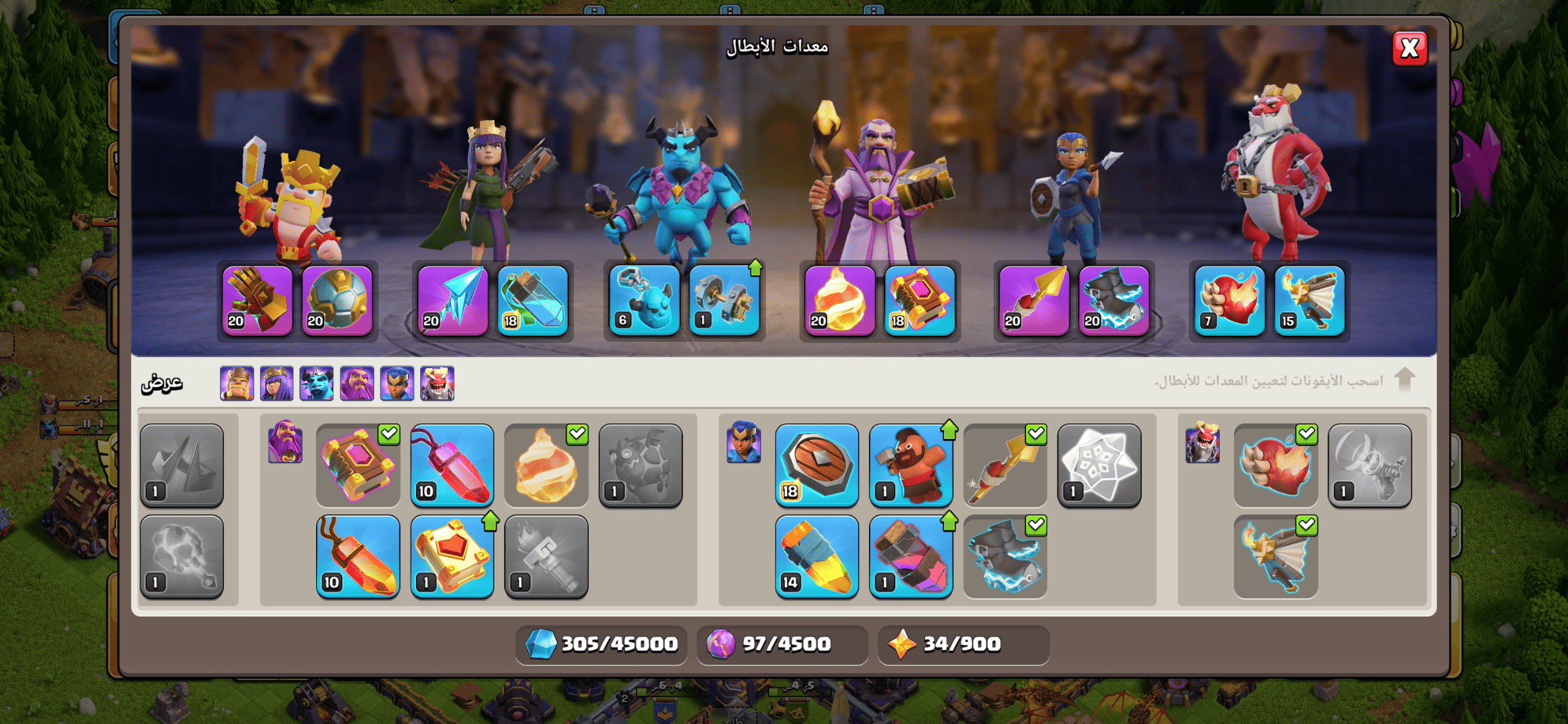The image size is (1568, 724).
Task: Choose the level 18 Royal Champion shield
Action: [816, 465]
